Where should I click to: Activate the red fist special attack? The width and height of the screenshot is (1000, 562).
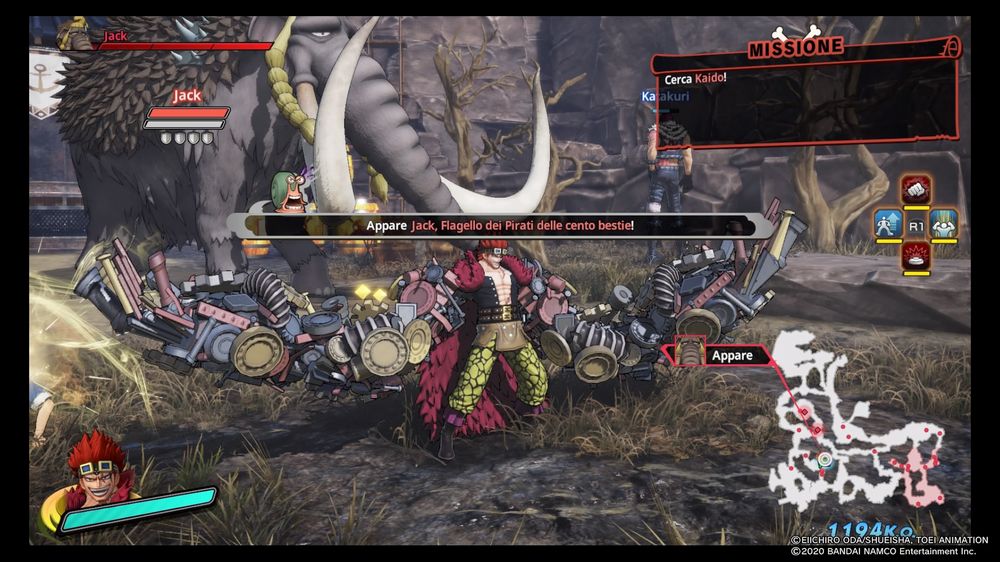pos(916,190)
